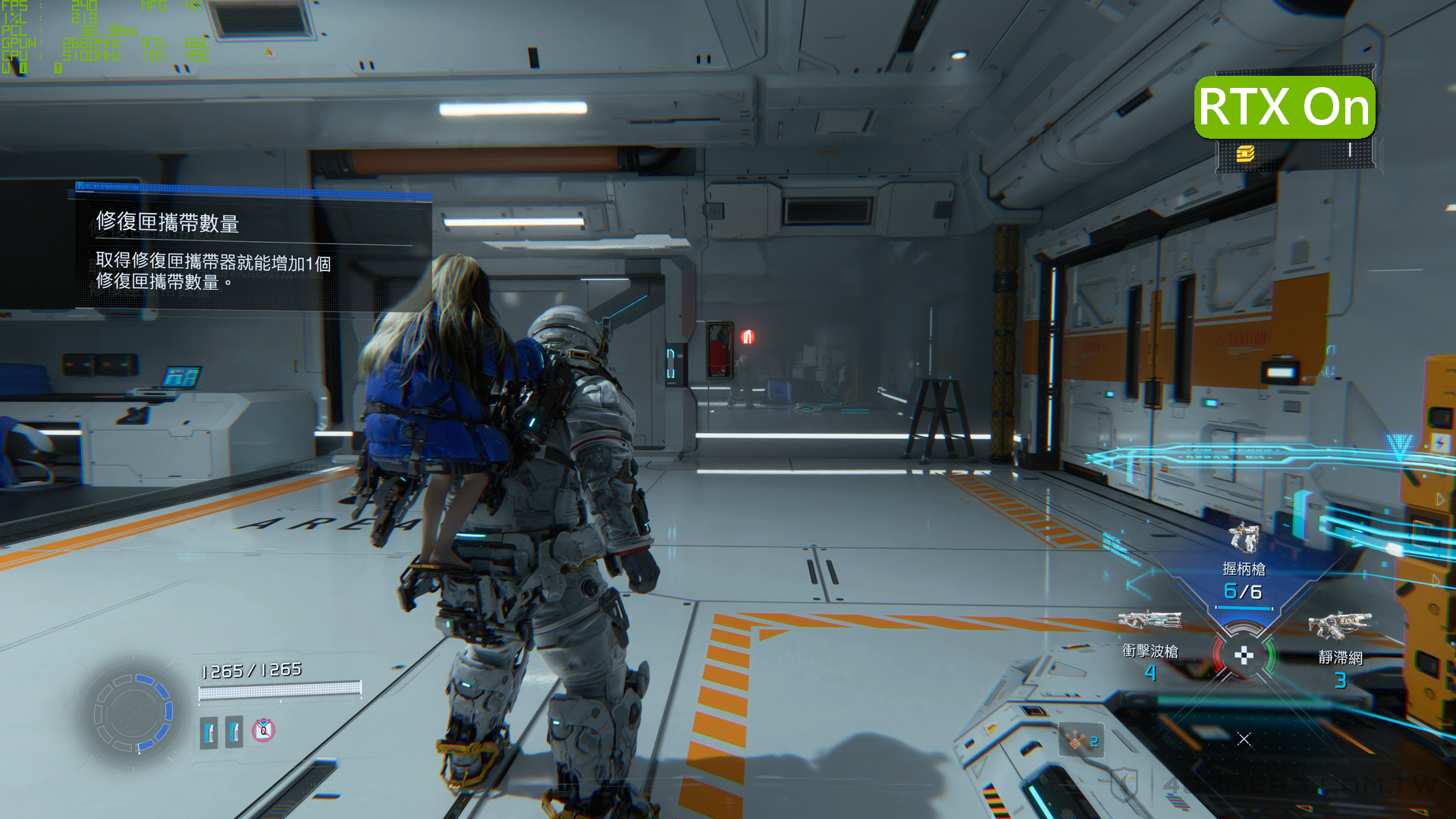Click the weapon wheel center d-pad icon

tap(1244, 655)
